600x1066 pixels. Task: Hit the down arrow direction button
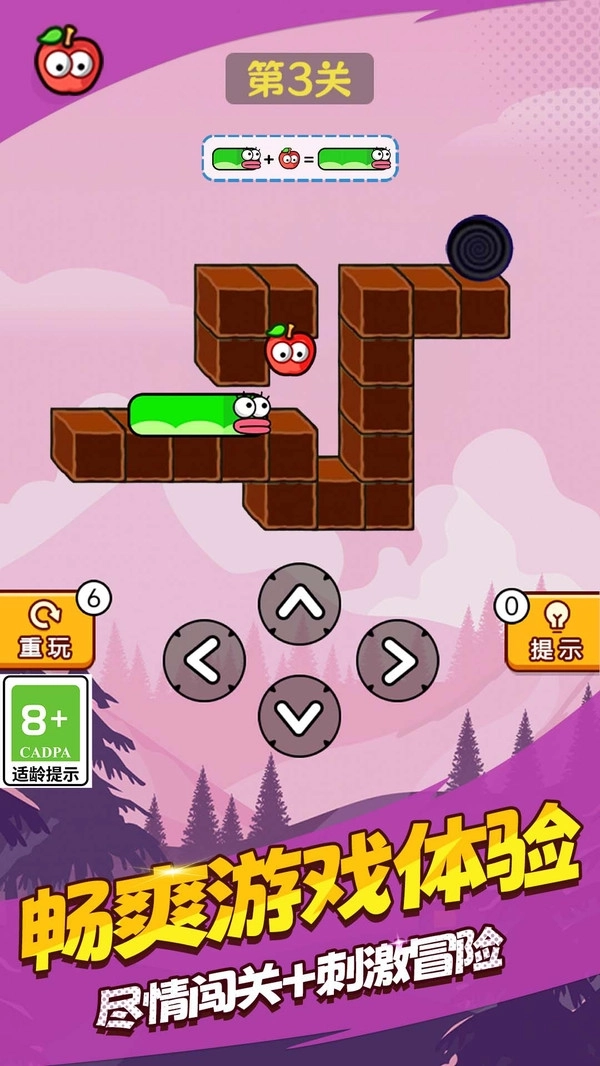point(300,715)
